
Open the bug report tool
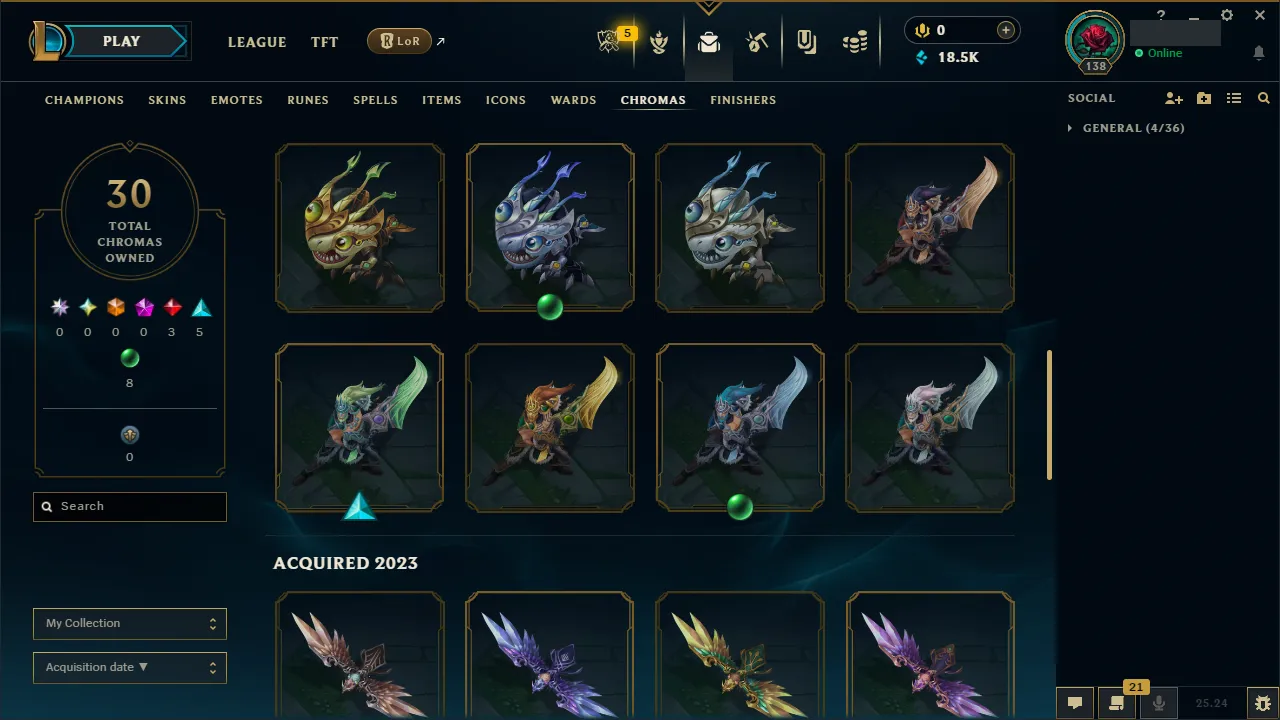(1262, 703)
